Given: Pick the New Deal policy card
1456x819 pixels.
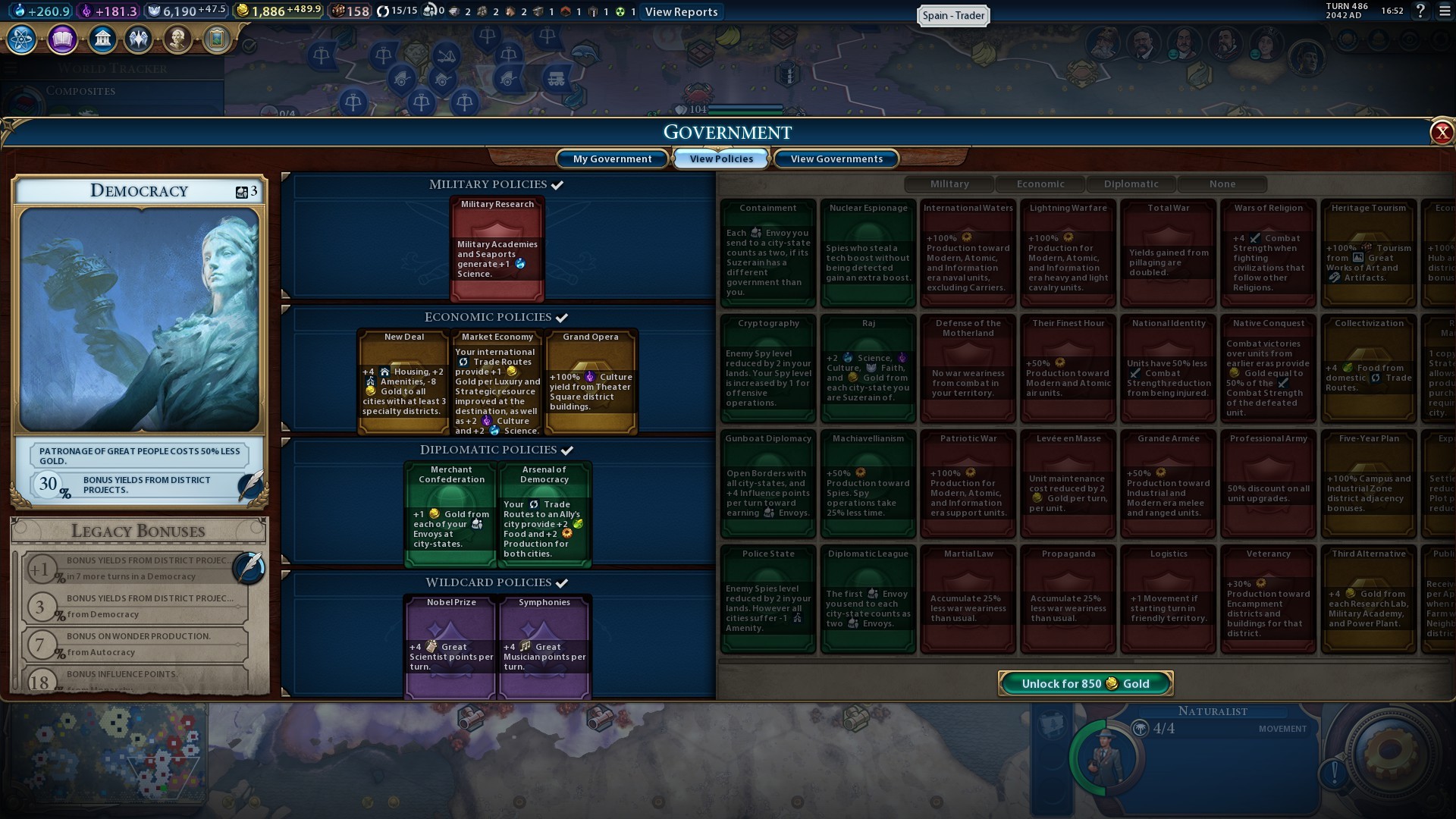Looking at the screenshot, I should 403,381.
